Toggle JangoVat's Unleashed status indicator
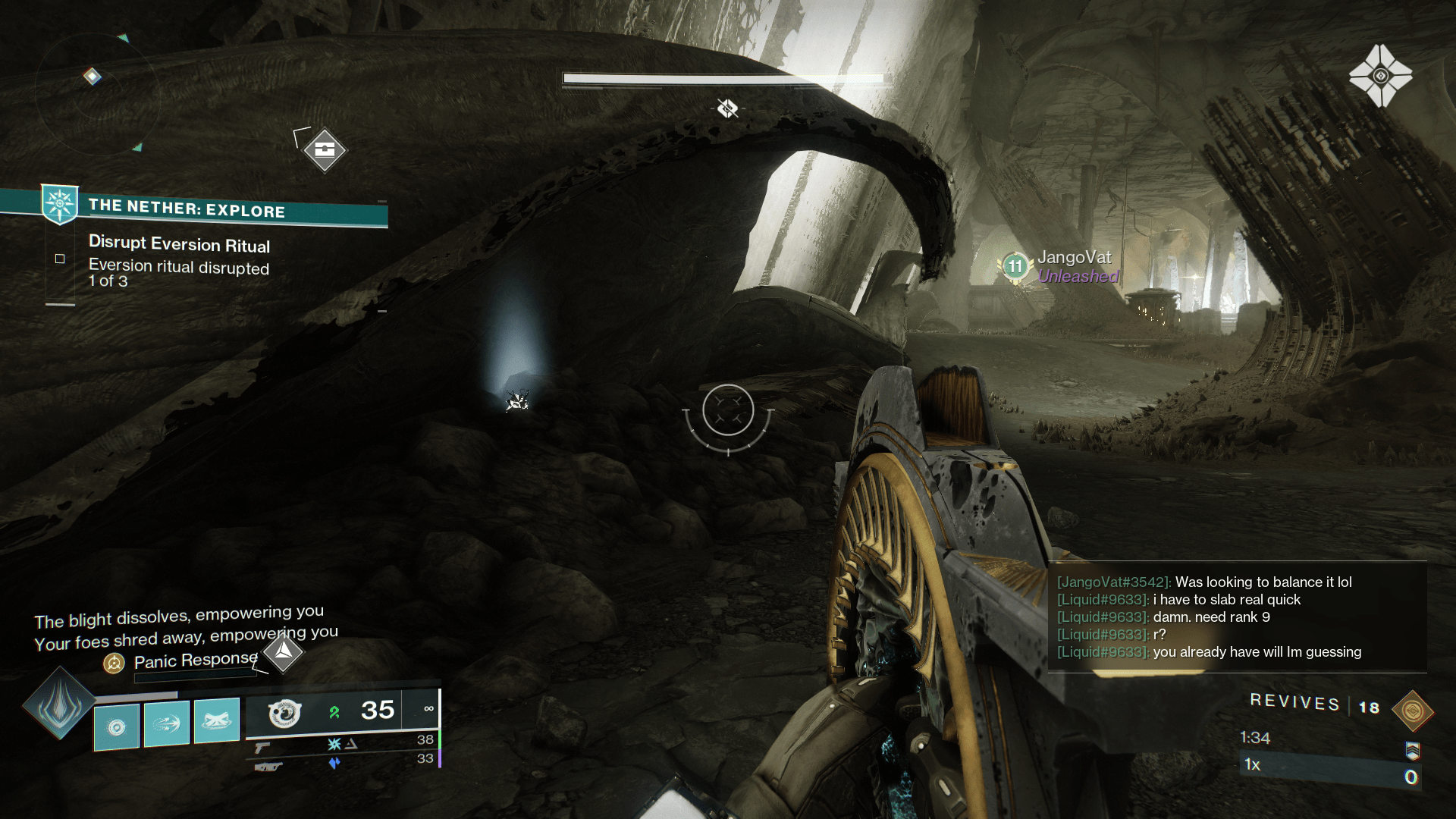The width and height of the screenshot is (1456, 819). [1076, 278]
